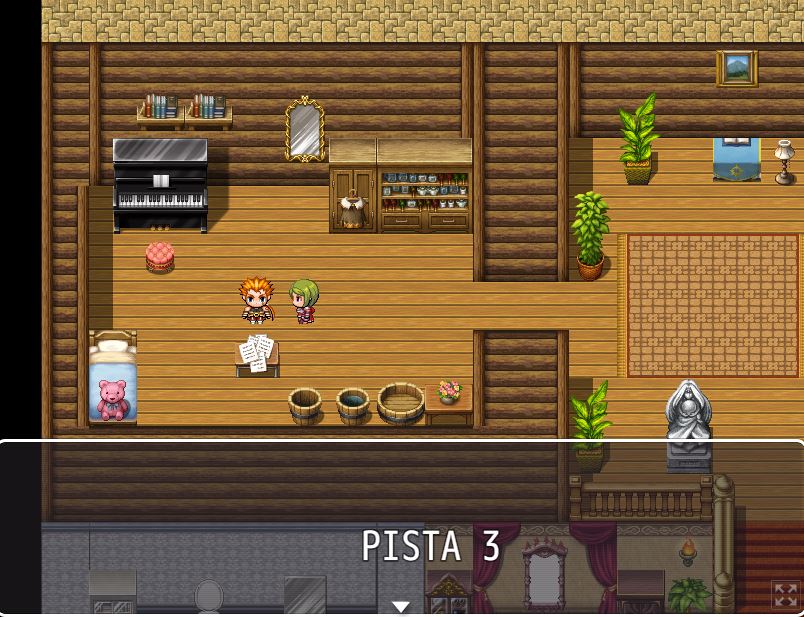Toggle fullscreen with the expand arrows icon
This screenshot has width=804, height=617.
tap(786, 595)
